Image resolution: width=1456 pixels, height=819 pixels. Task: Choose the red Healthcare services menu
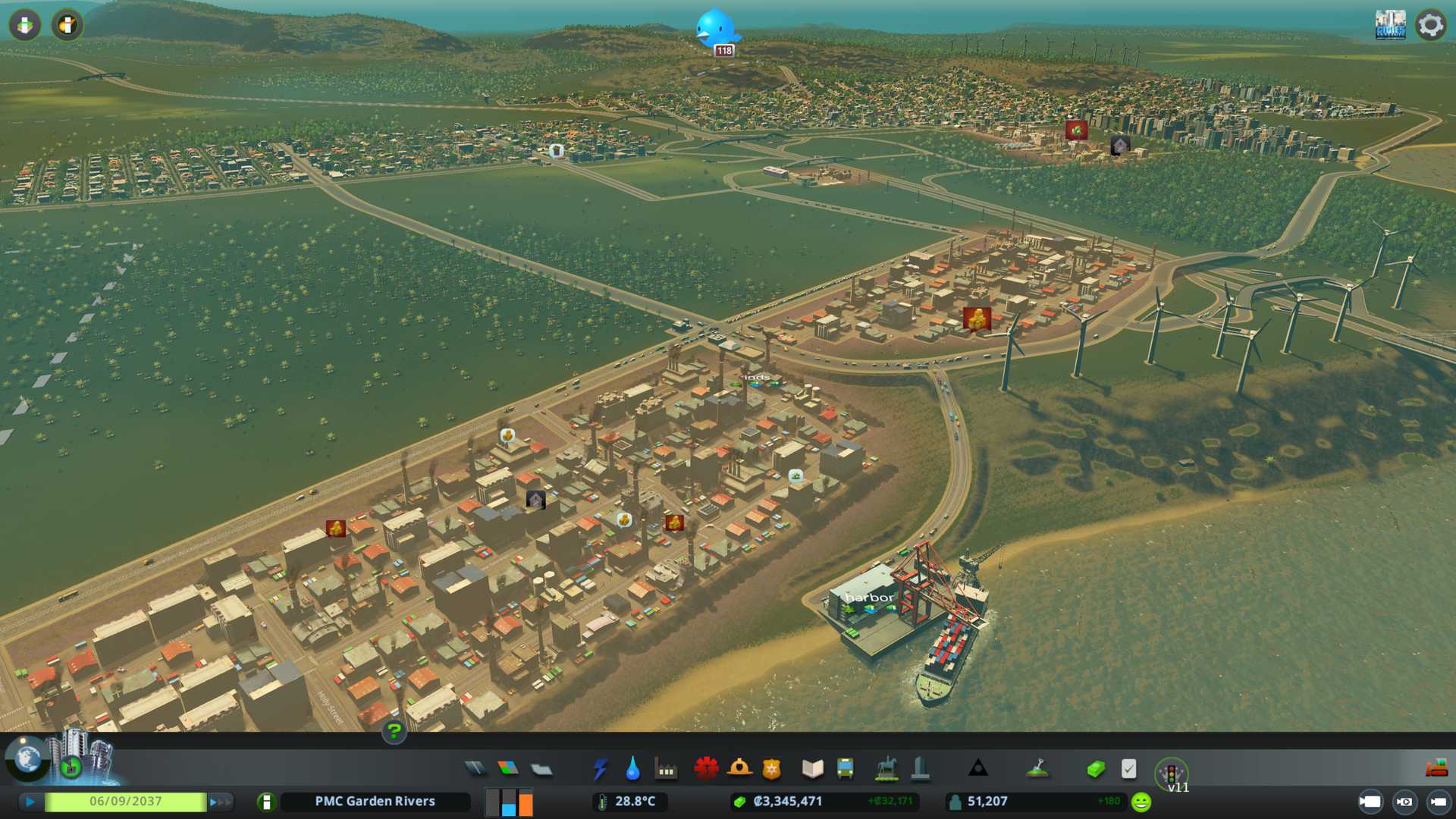(706, 769)
